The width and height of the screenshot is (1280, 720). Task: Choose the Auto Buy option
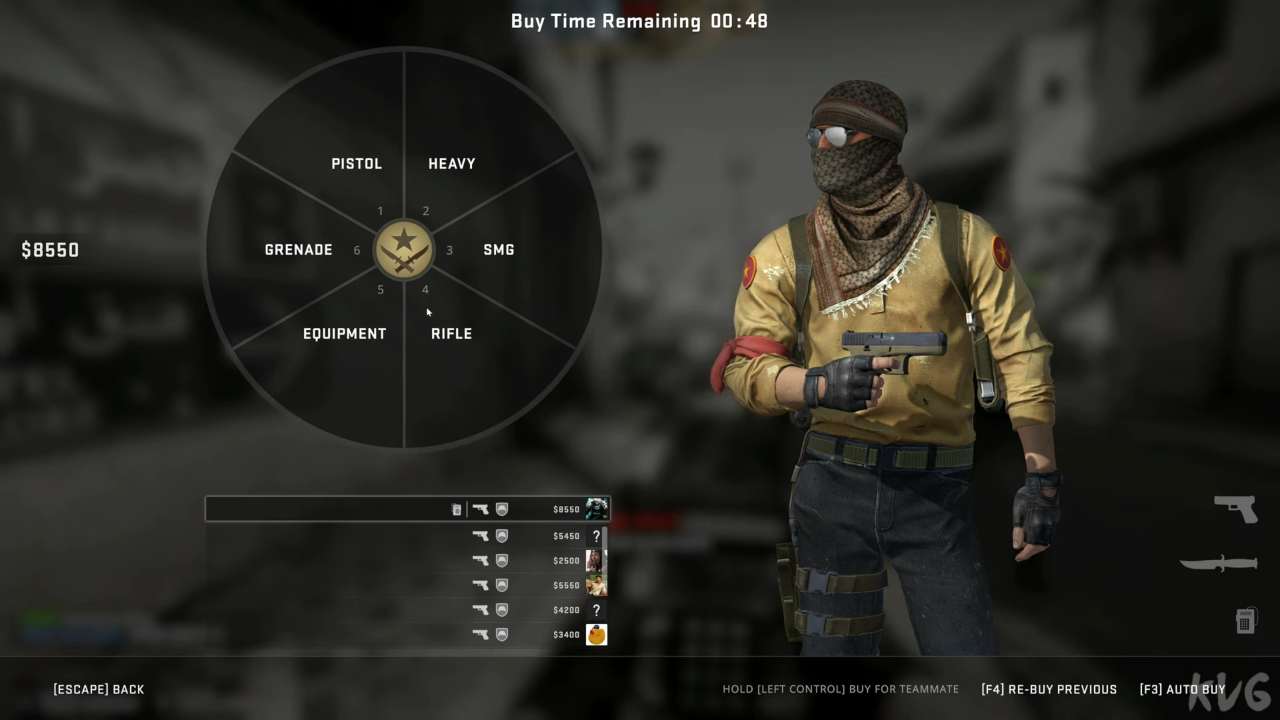1182,689
